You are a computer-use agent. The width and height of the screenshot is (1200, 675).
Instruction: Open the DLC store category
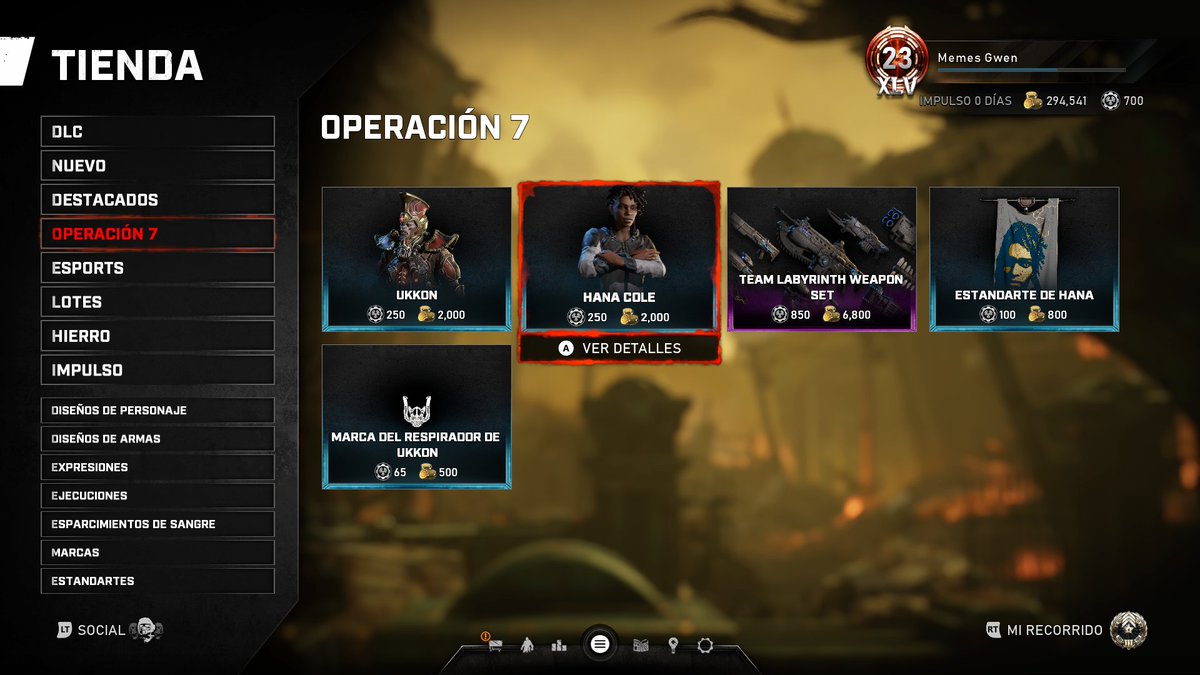(157, 131)
